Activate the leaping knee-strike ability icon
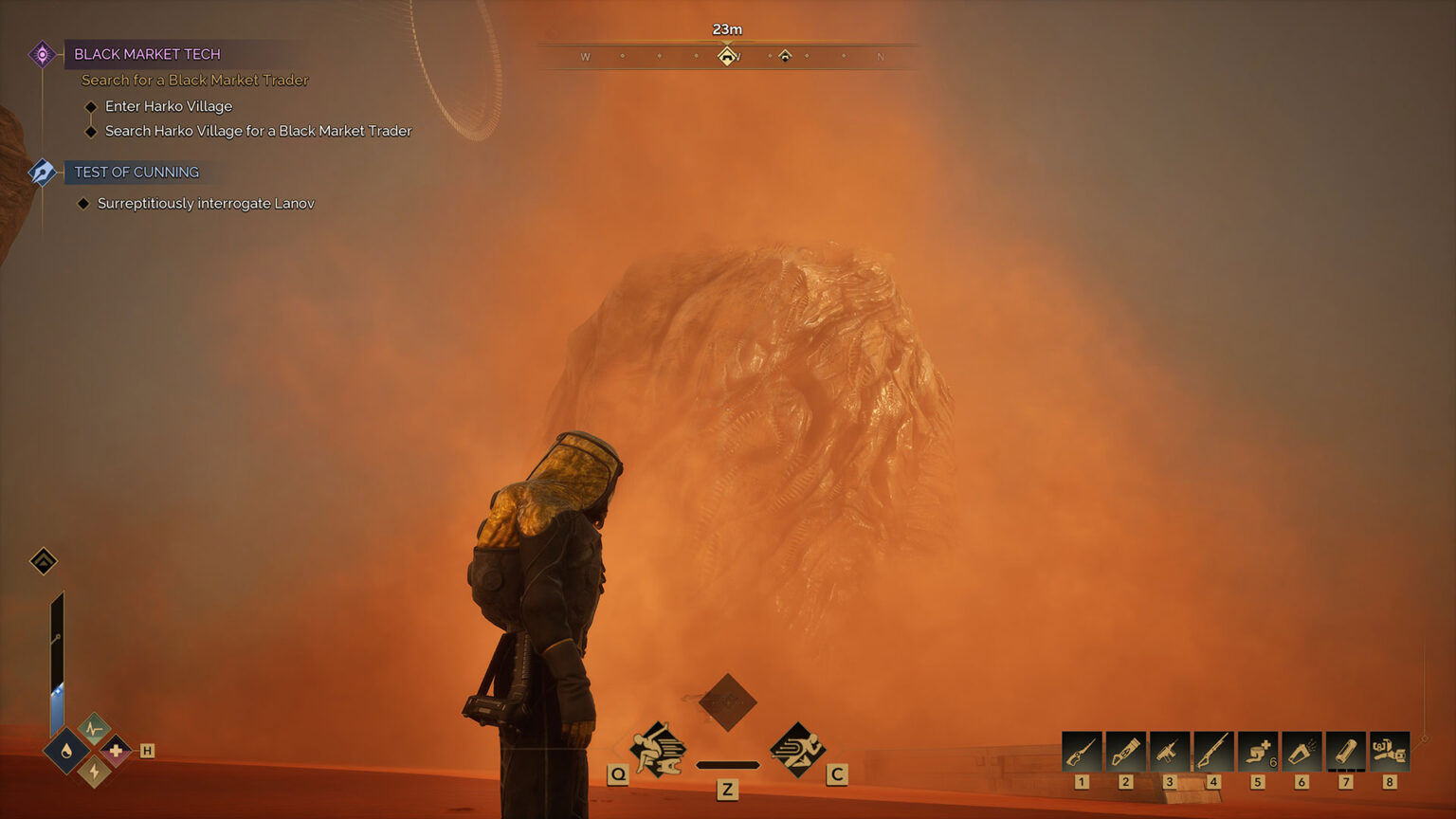 [x=658, y=749]
